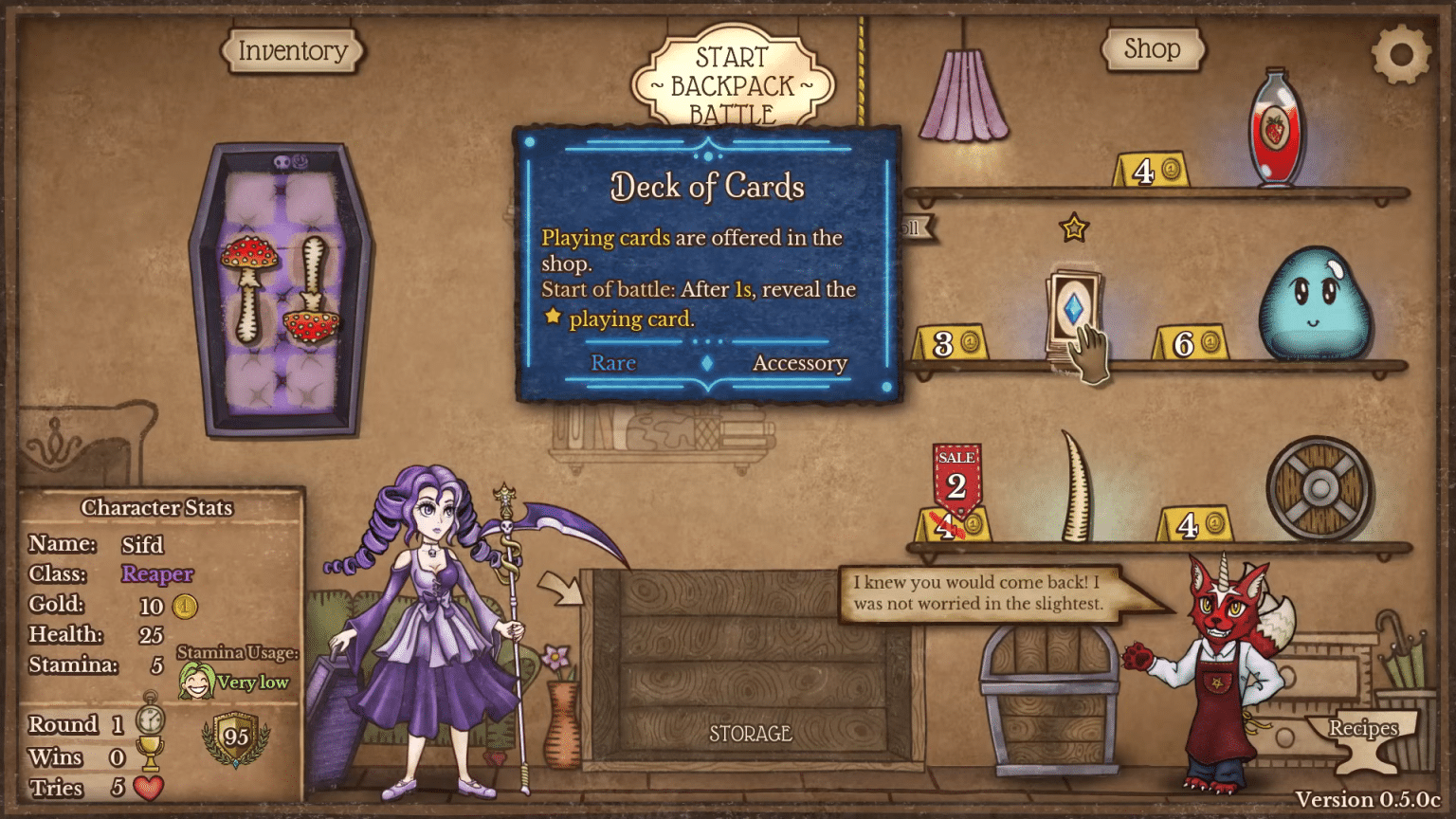The image size is (1456, 819).
Task: Open the Inventory tab
Action: [x=291, y=50]
